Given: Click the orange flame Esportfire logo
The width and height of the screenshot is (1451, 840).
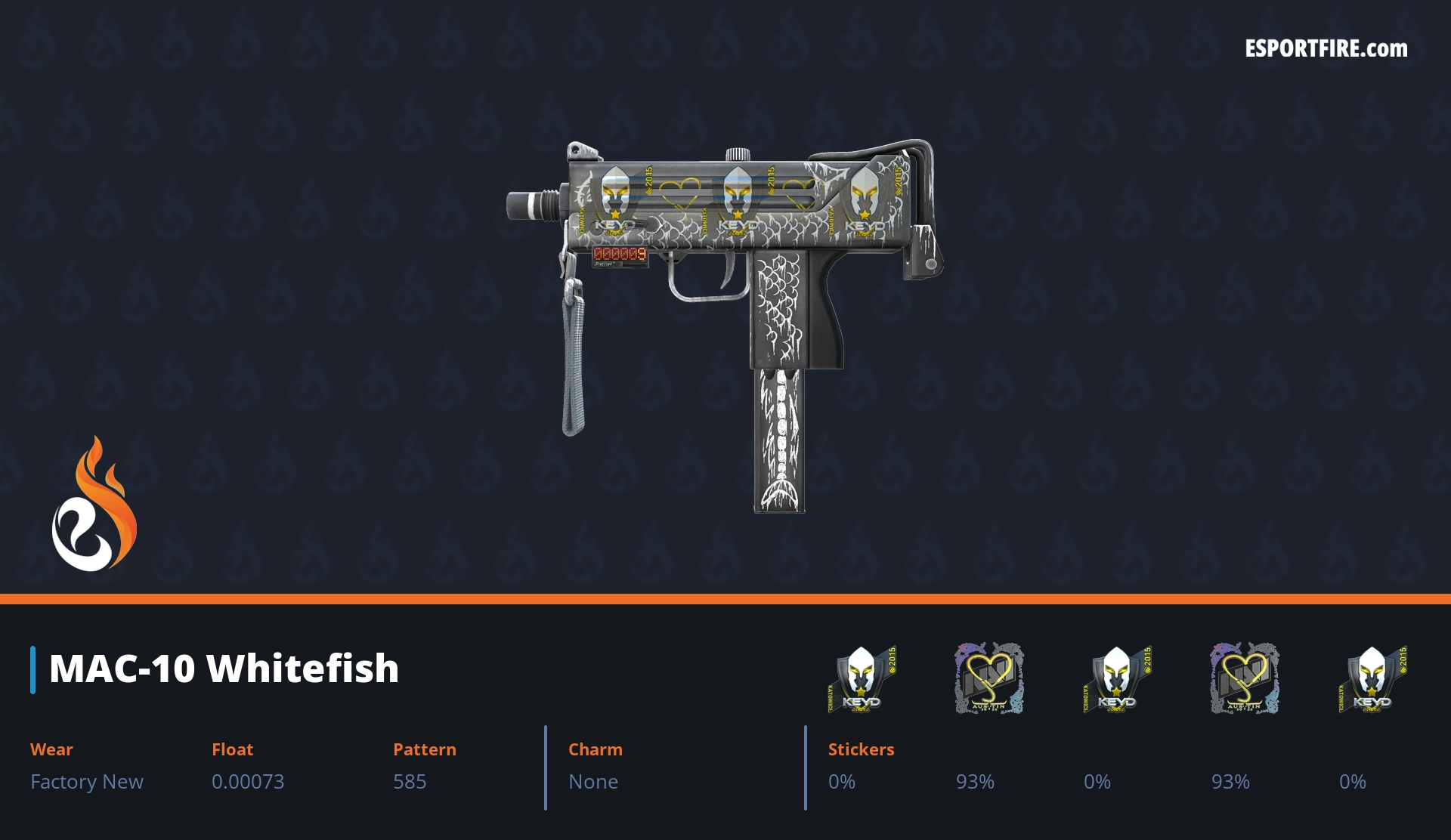Looking at the screenshot, I should [x=94, y=505].
